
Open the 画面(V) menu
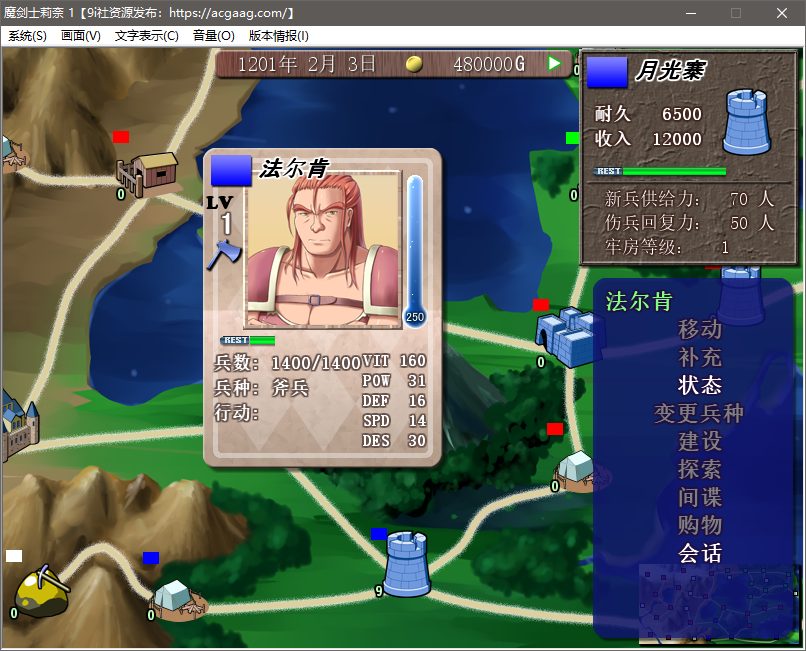(81, 36)
